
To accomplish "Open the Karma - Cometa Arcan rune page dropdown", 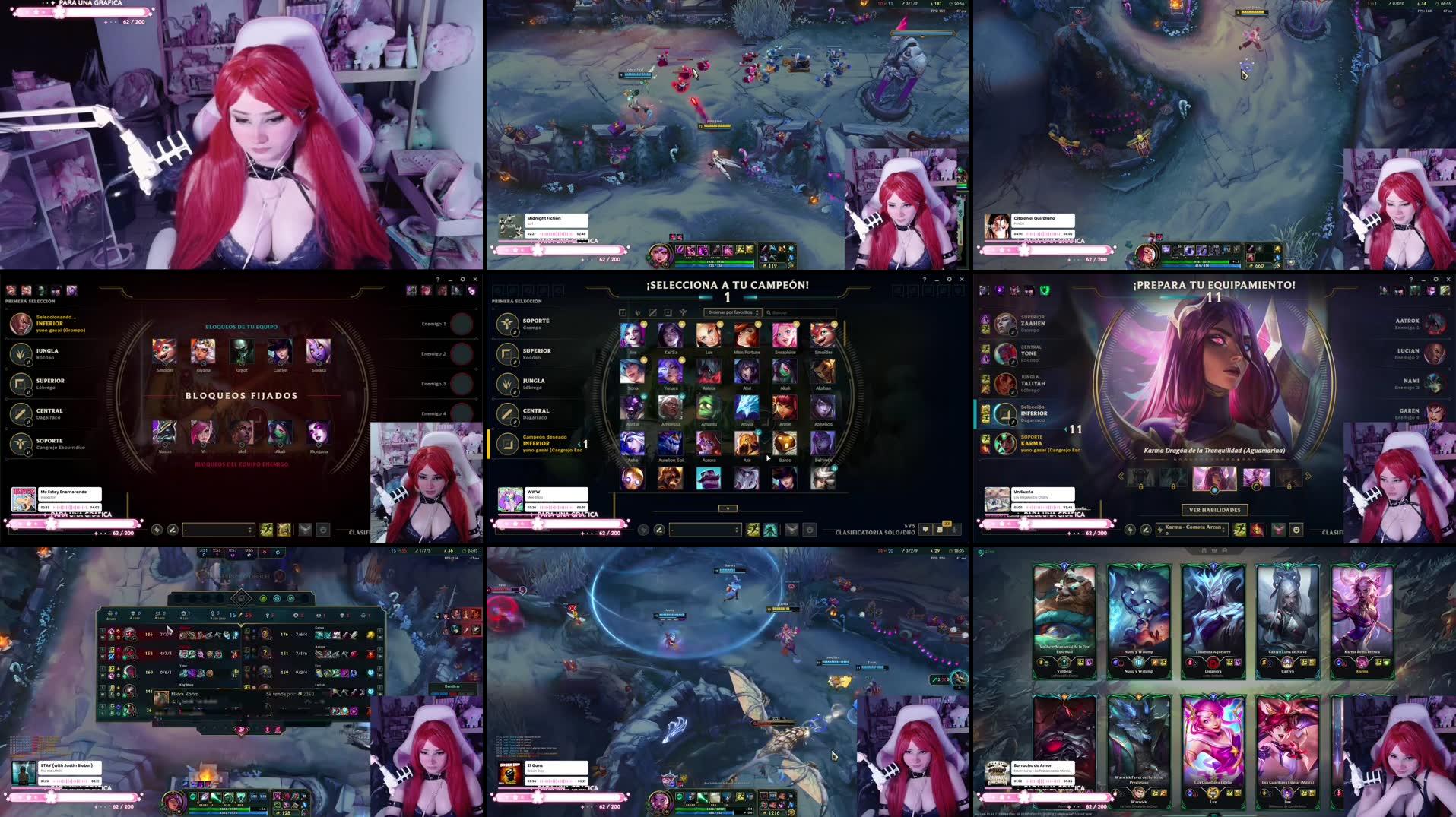I will click(x=1191, y=529).
